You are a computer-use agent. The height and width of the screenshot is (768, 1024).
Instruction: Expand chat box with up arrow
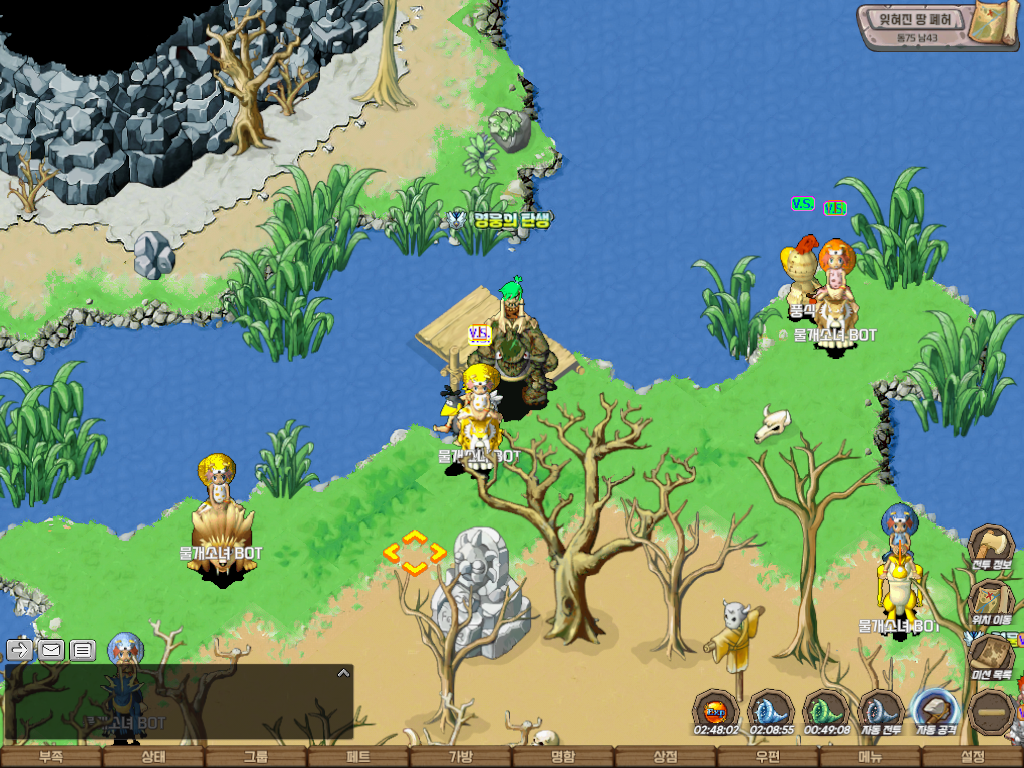(x=343, y=673)
